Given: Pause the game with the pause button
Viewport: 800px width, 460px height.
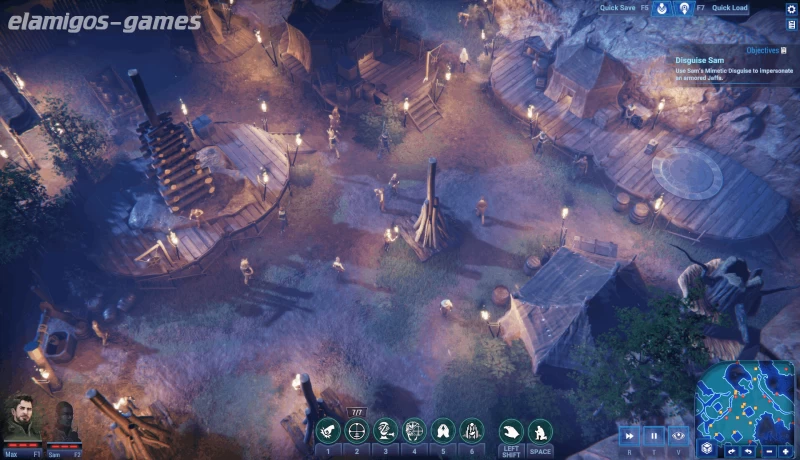Looking at the screenshot, I should 655,435.
